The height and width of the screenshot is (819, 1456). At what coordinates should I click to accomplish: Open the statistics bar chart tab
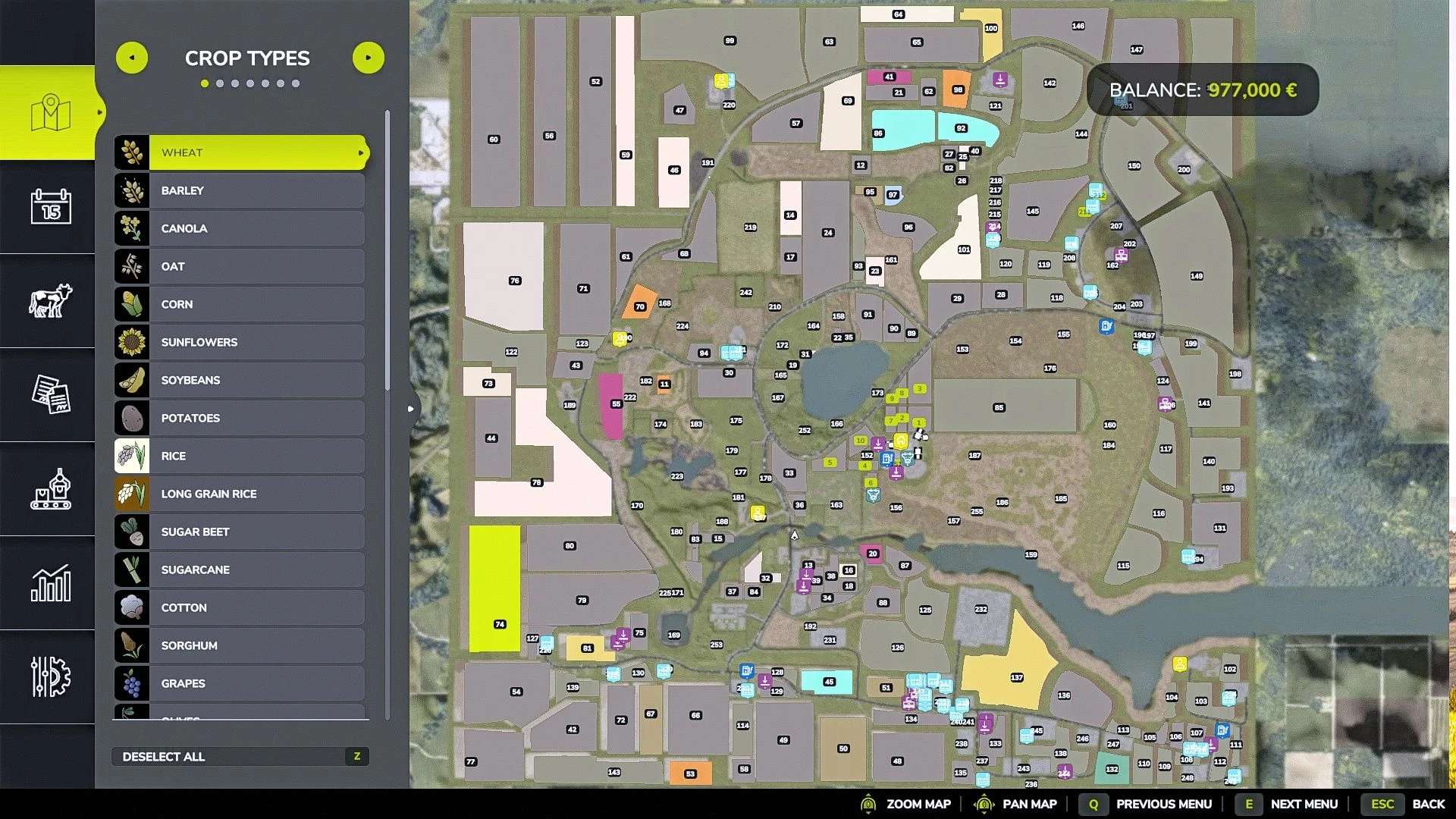tap(51, 583)
